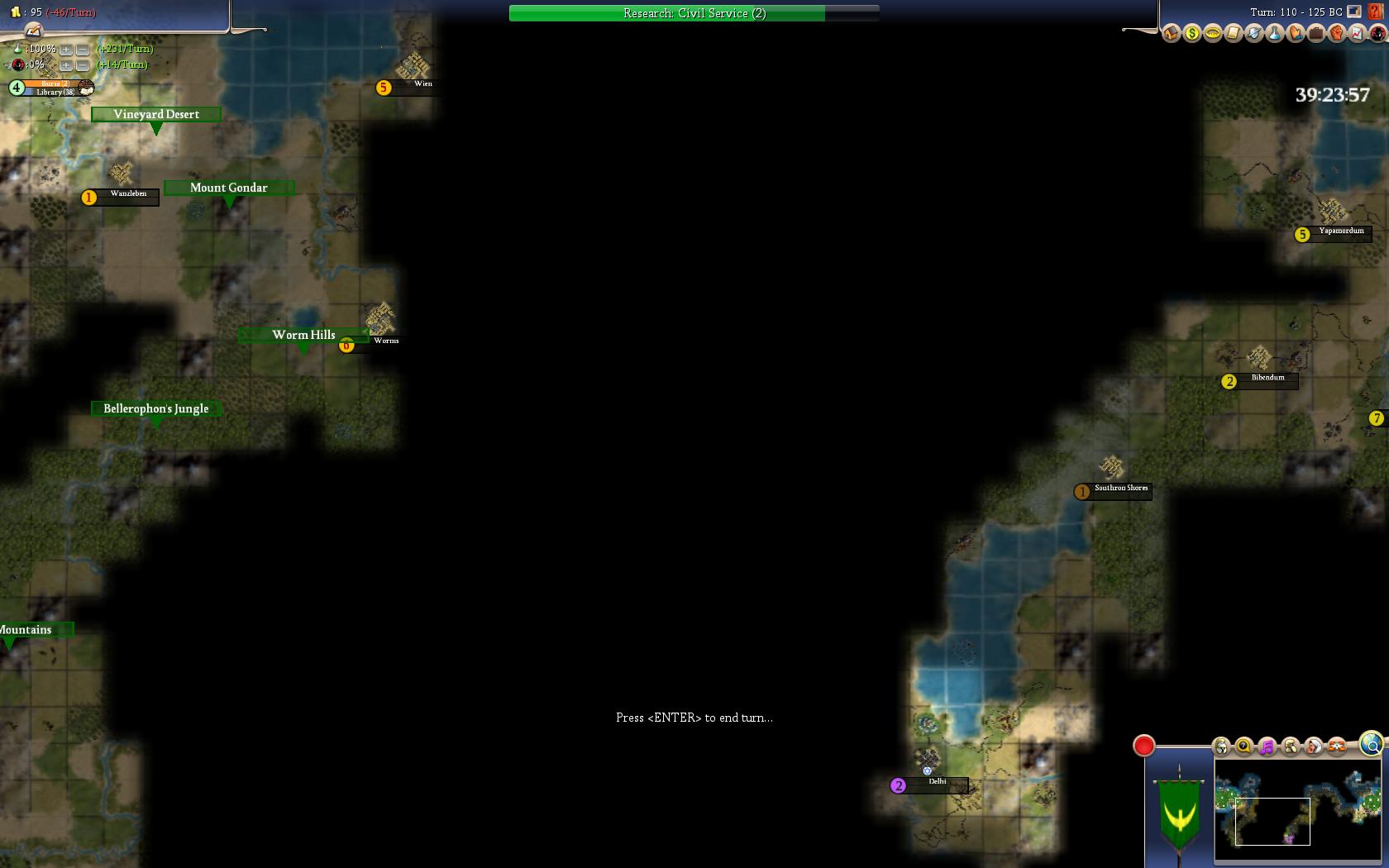Open the Info Screen graph icon
The image size is (1389, 868).
(1357, 34)
